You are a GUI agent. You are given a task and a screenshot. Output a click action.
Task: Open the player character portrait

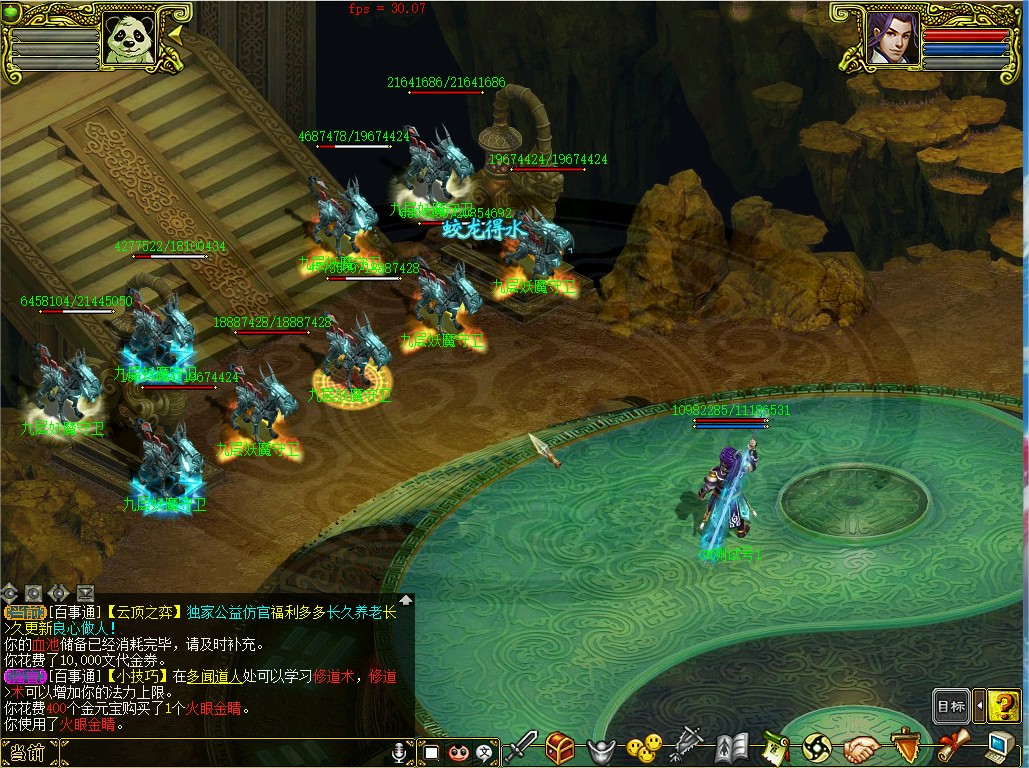[x=892, y=38]
